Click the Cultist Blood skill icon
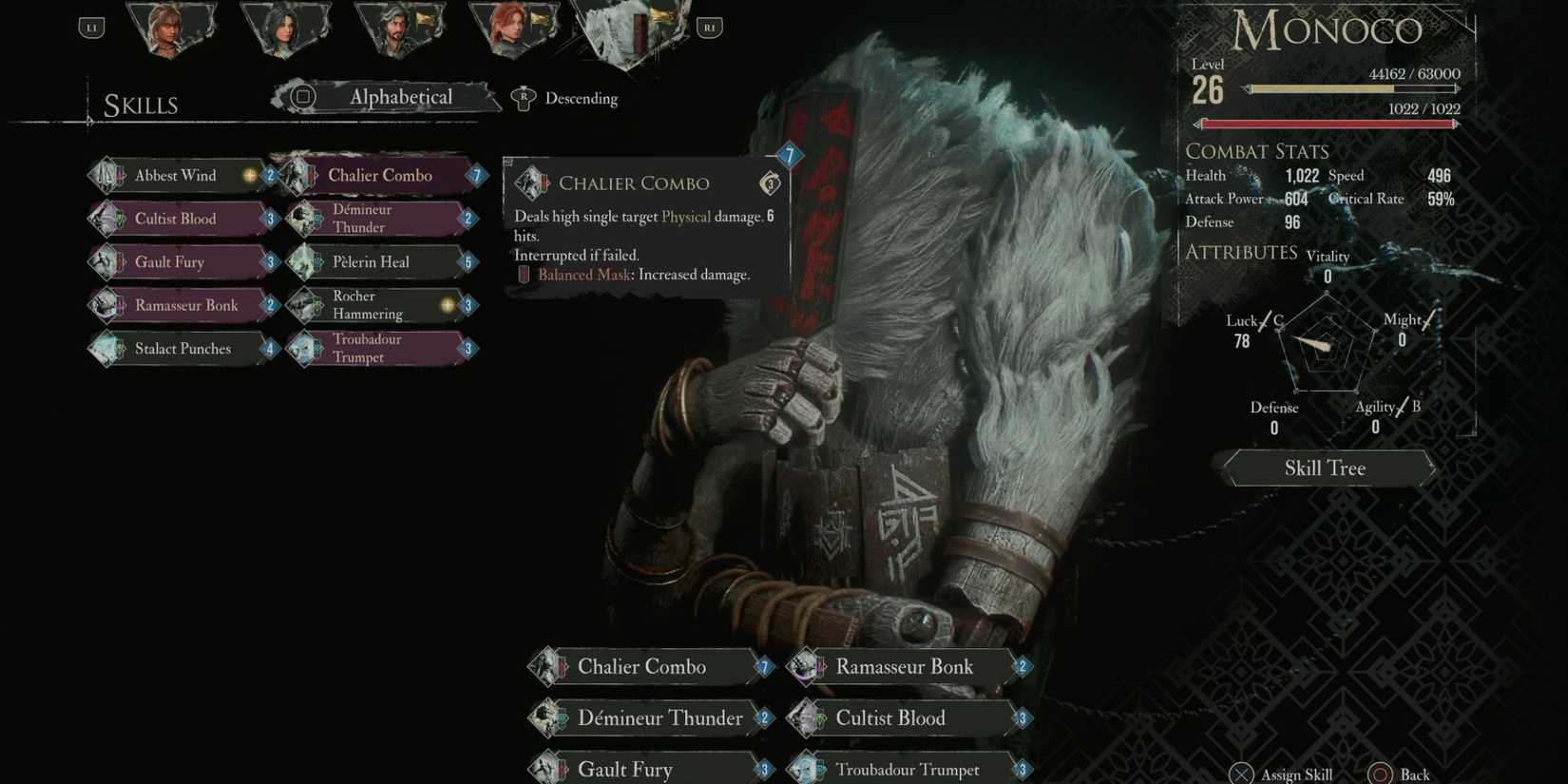The image size is (1568, 784). point(106,219)
